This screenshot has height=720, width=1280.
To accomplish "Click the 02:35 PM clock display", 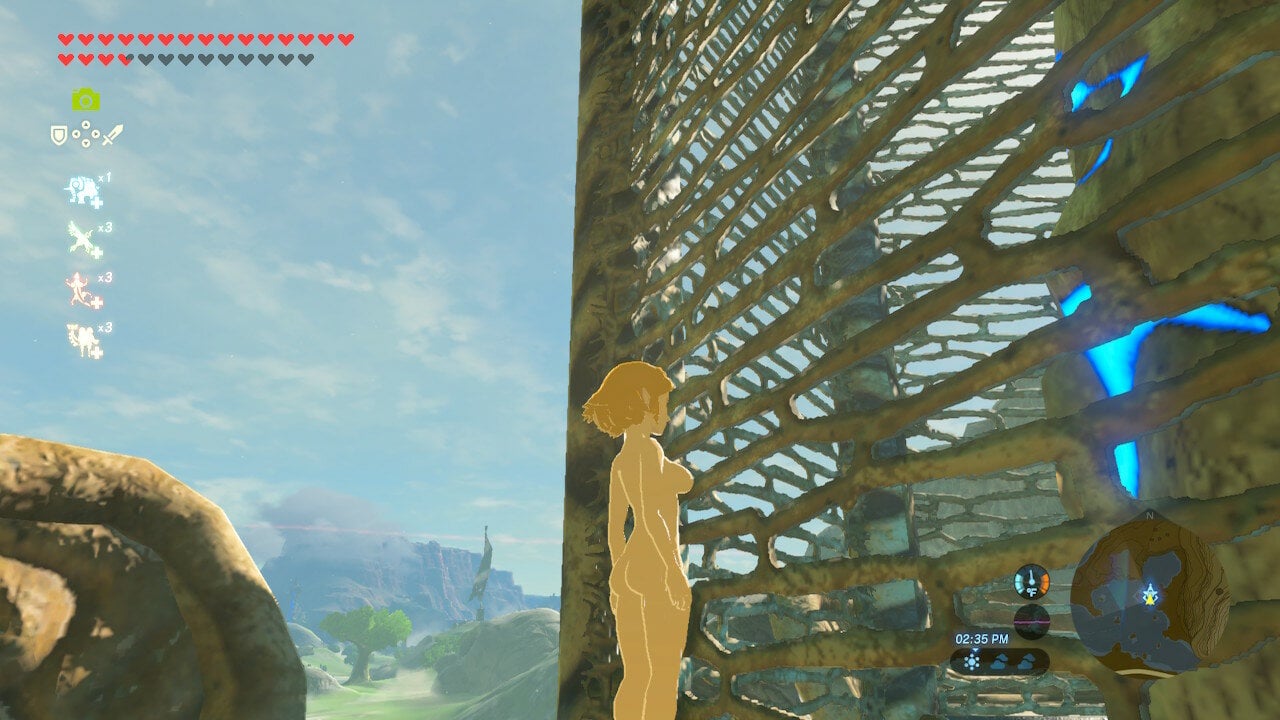I will coord(983,637).
